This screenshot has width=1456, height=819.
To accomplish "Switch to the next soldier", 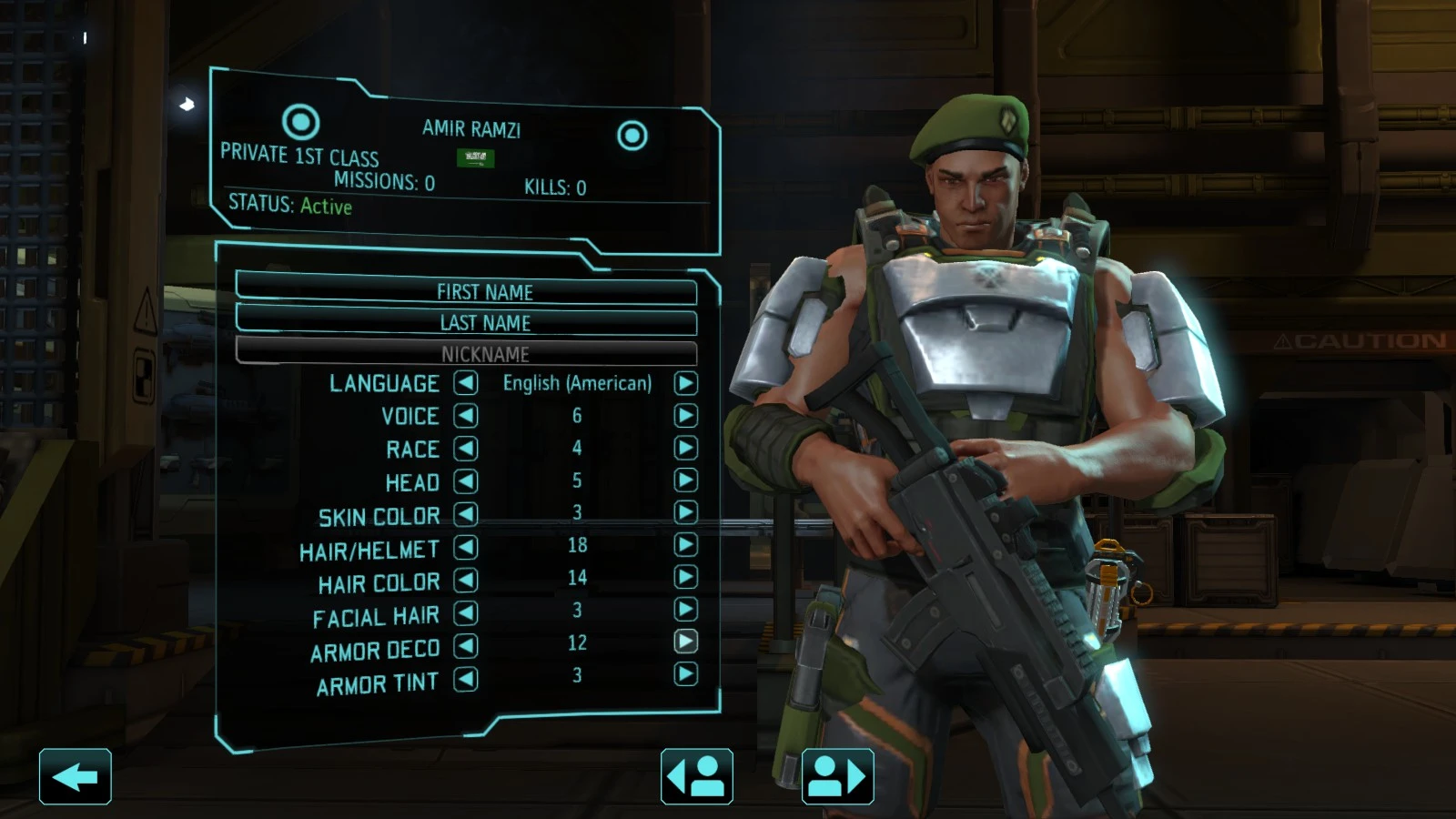I will point(837,776).
